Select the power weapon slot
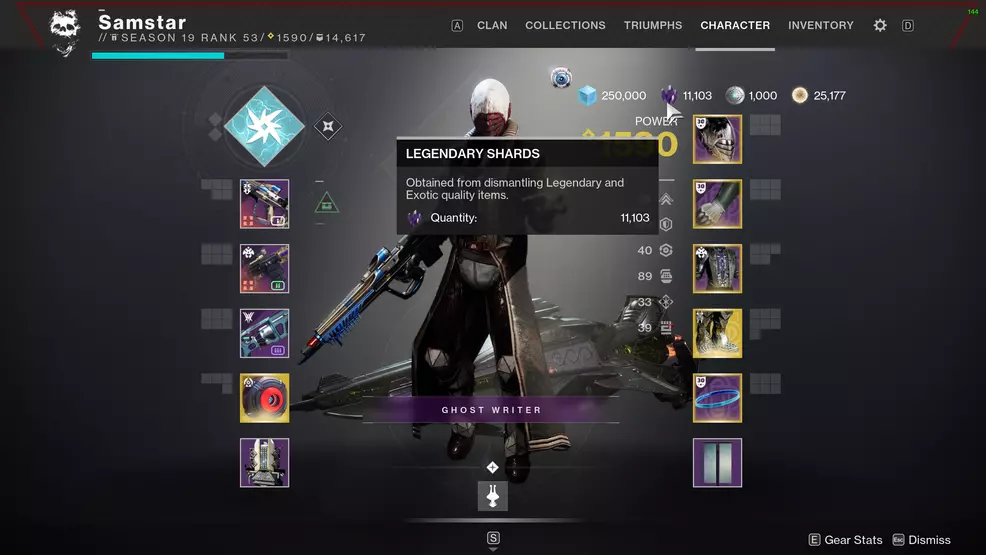This screenshot has width=986, height=555. (265, 333)
